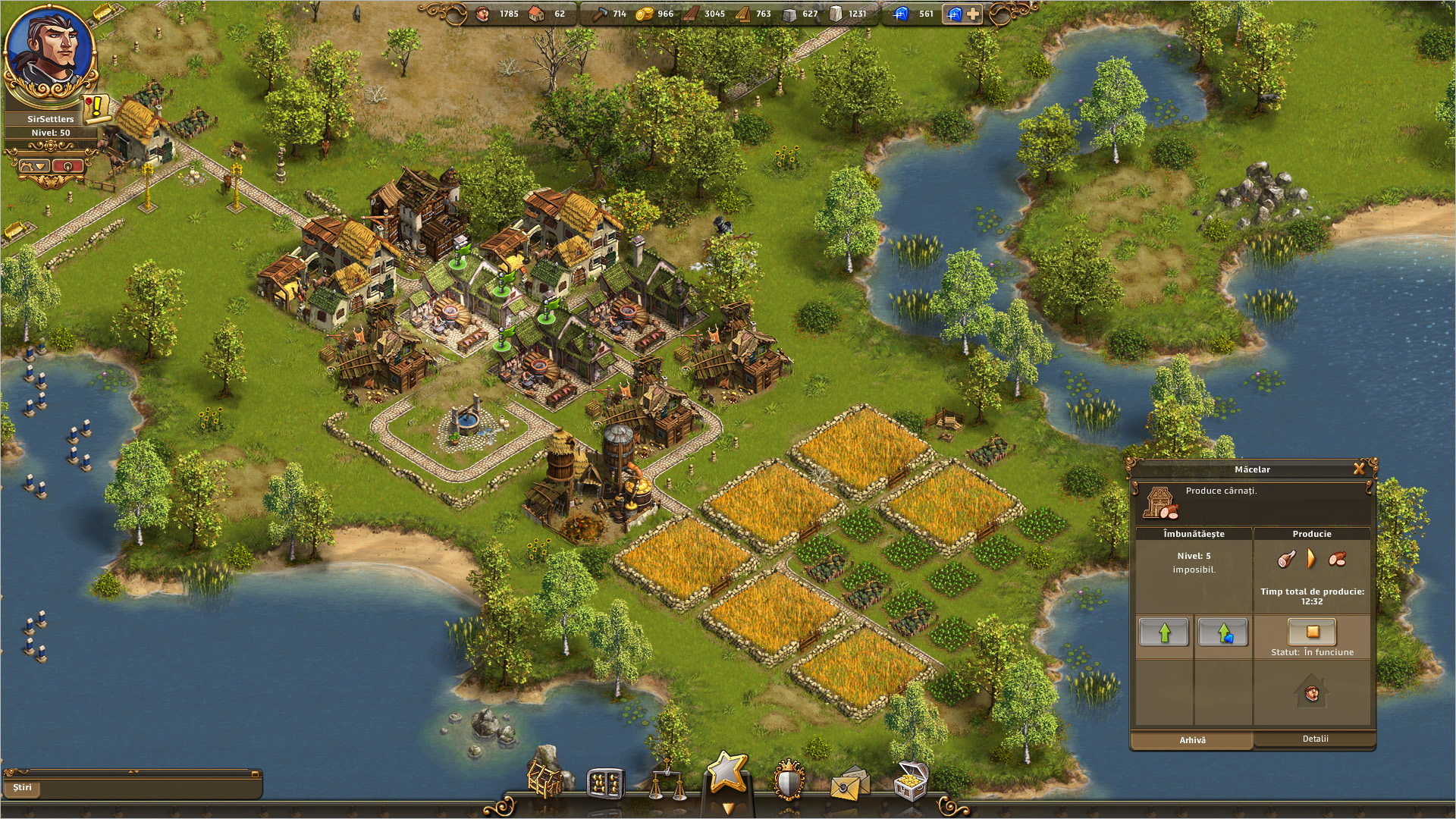The width and height of the screenshot is (1456, 819).
Task: Open the mail envelopes
Action: tap(849, 785)
